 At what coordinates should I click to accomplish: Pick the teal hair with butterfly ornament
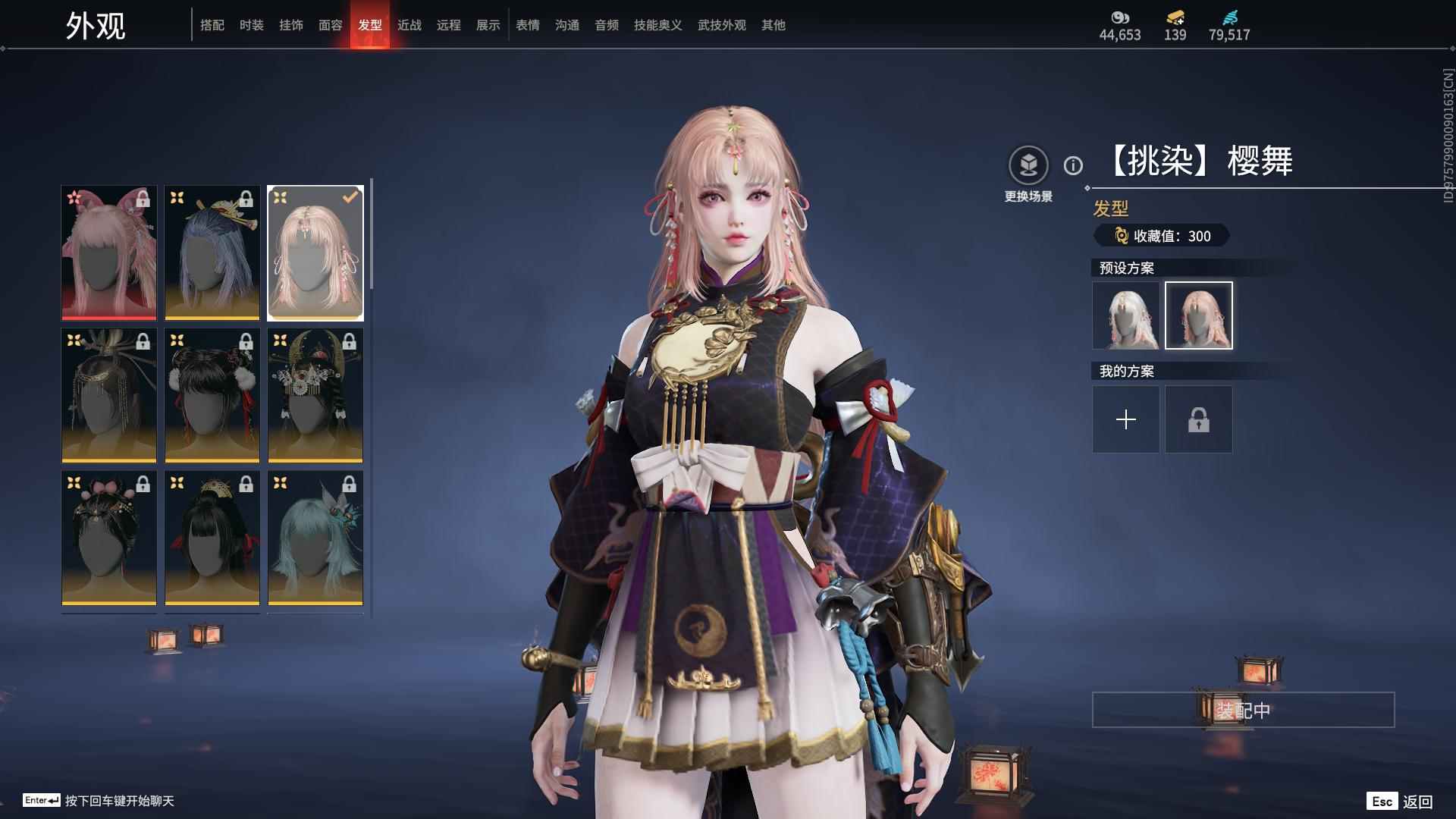(315, 538)
